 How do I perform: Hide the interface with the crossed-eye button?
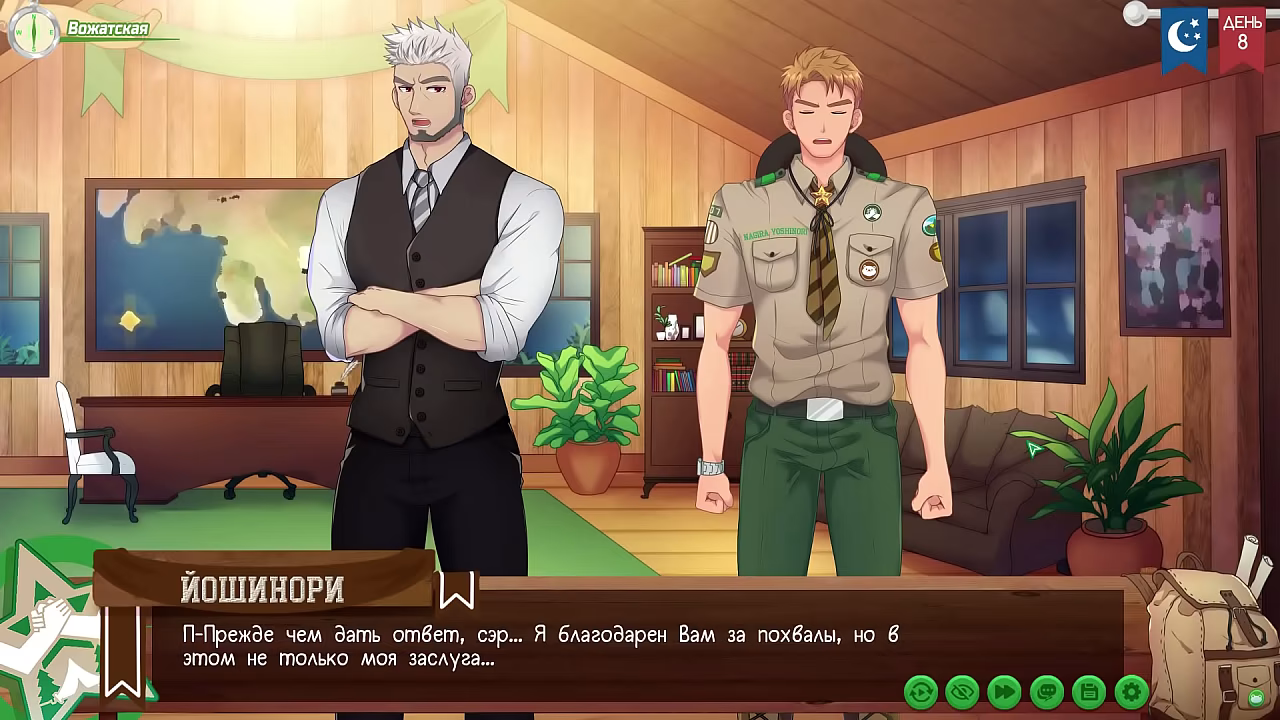tap(962, 690)
